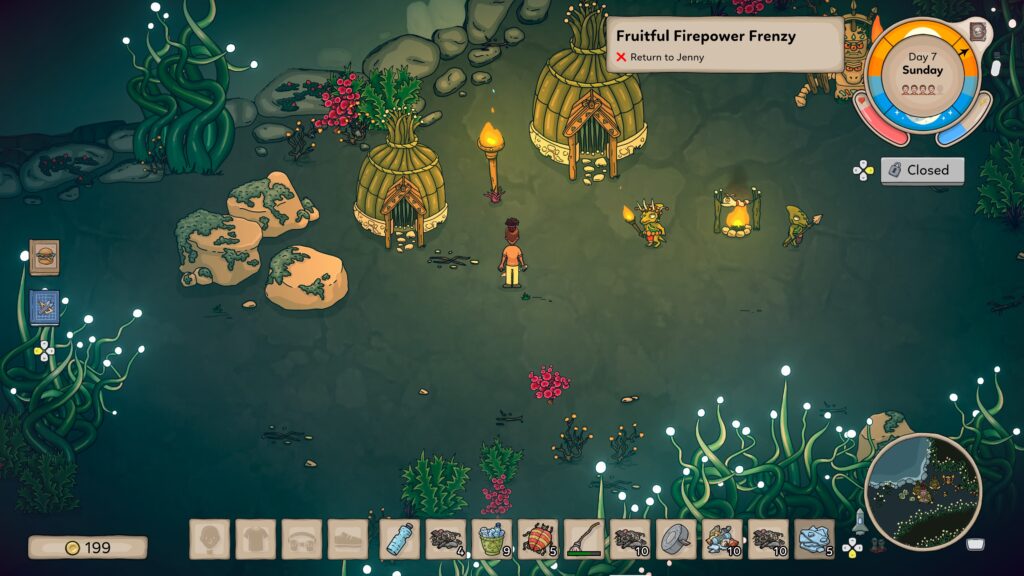This screenshot has height=576, width=1024.
Task: Choose the green bucket slot with 9
Action: 492,539
